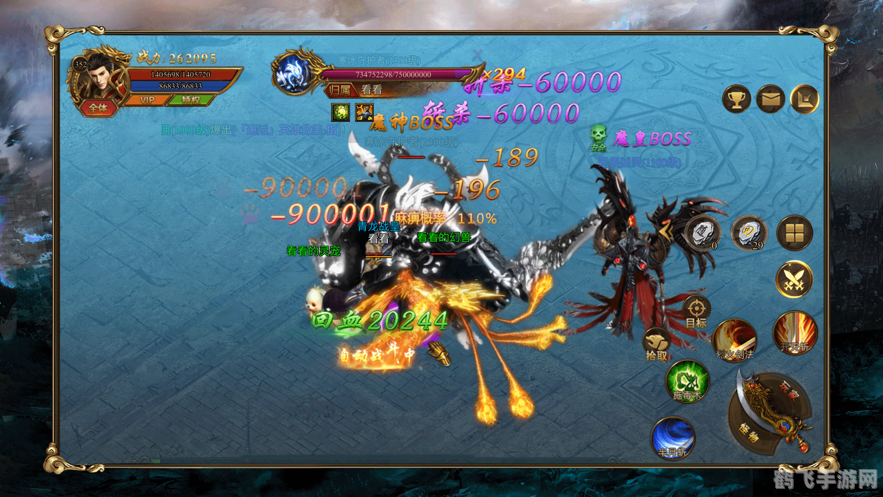The image size is (883, 497).
Task: Open the trophy rankings icon
Action: click(x=737, y=98)
